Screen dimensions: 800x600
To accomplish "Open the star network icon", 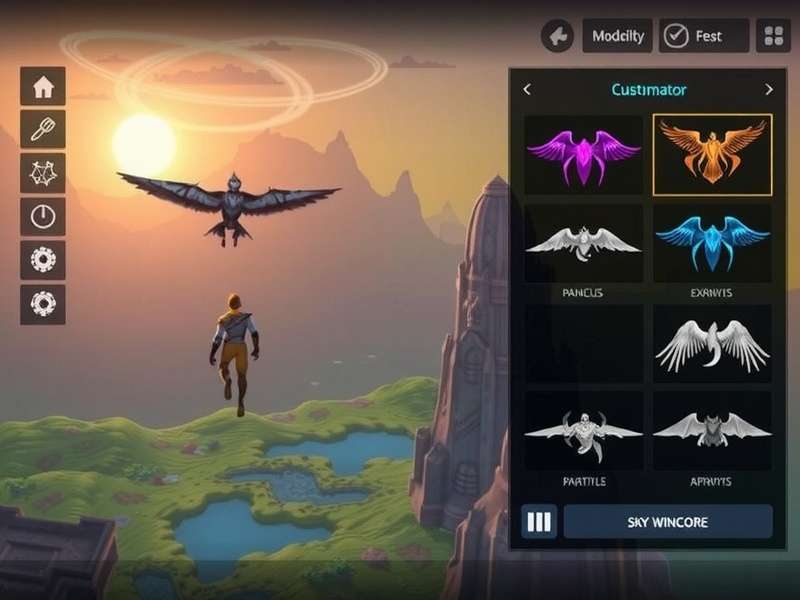I will [x=43, y=173].
